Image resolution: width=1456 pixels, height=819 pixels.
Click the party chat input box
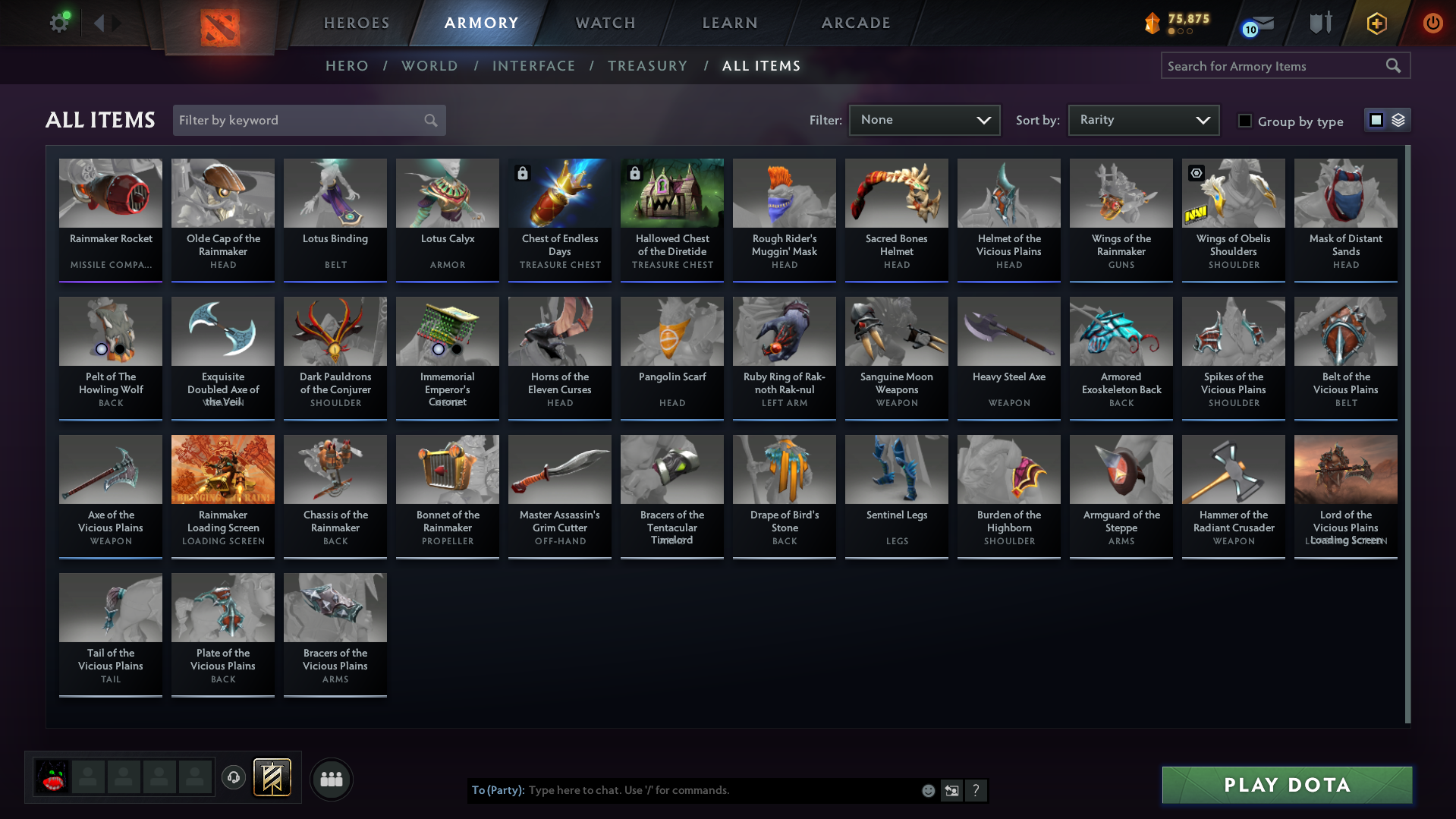[x=721, y=790]
